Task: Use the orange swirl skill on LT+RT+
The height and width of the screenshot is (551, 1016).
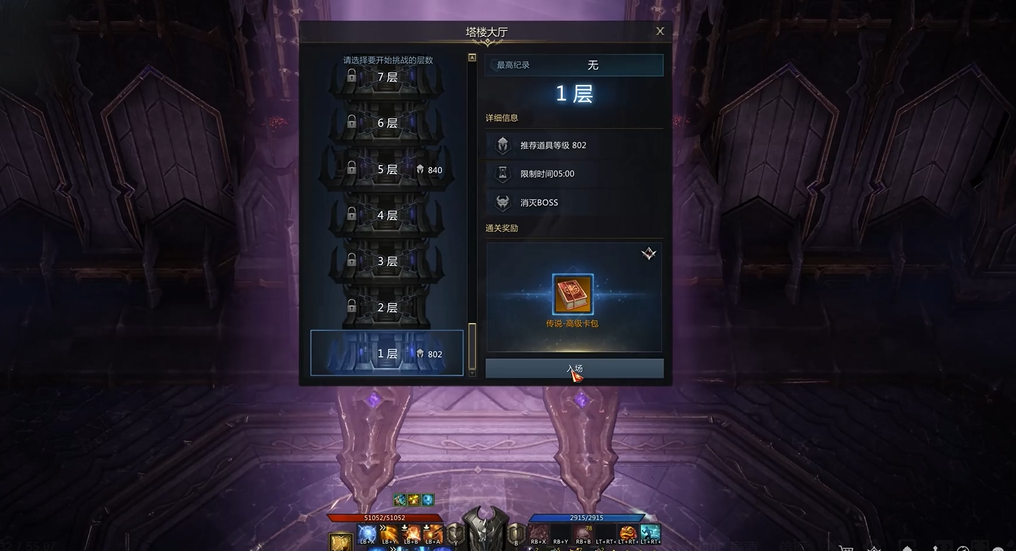Action: (628, 533)
